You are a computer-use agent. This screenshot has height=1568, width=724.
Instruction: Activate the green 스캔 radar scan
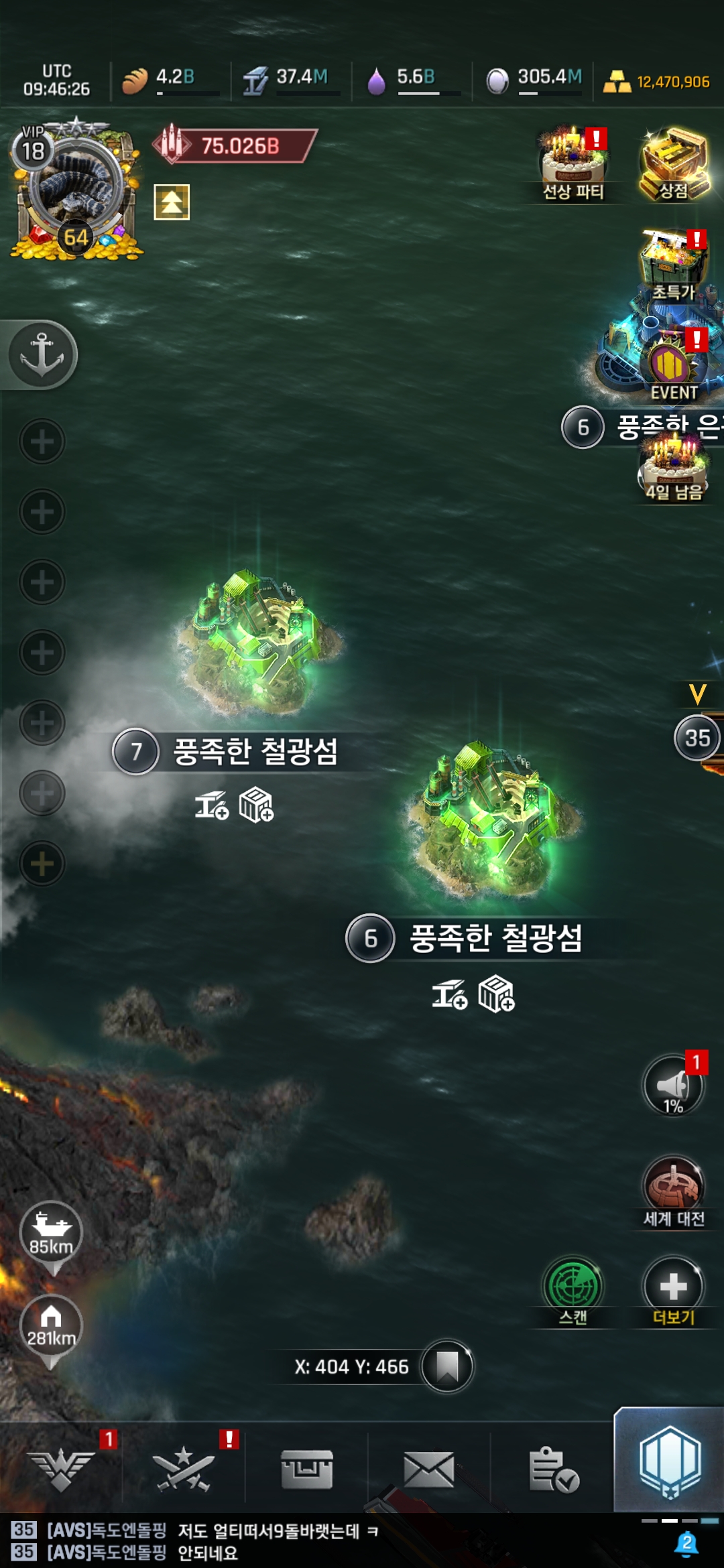click(573, 1288)
